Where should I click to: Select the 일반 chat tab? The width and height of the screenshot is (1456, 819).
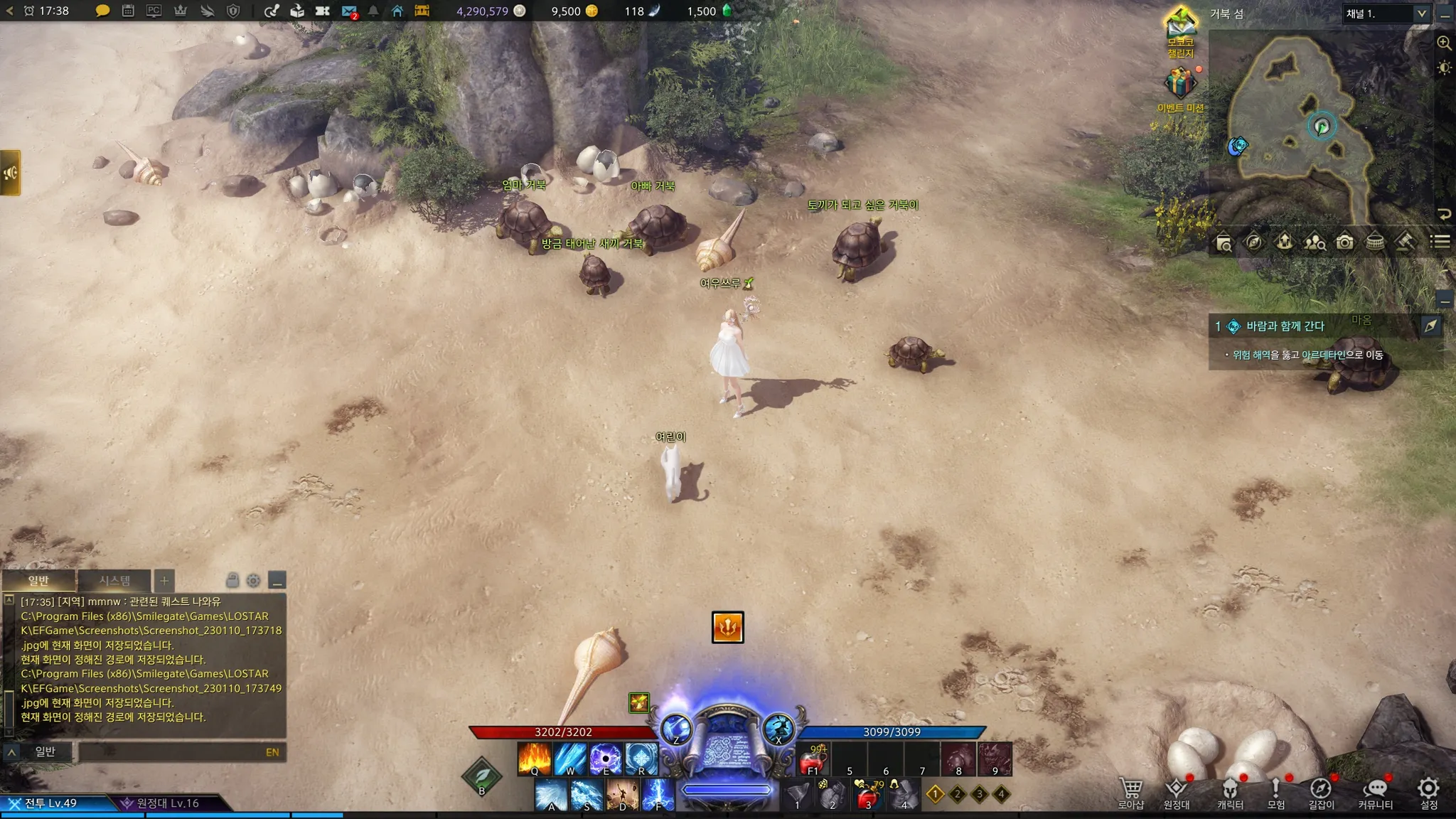click(38, 581)
